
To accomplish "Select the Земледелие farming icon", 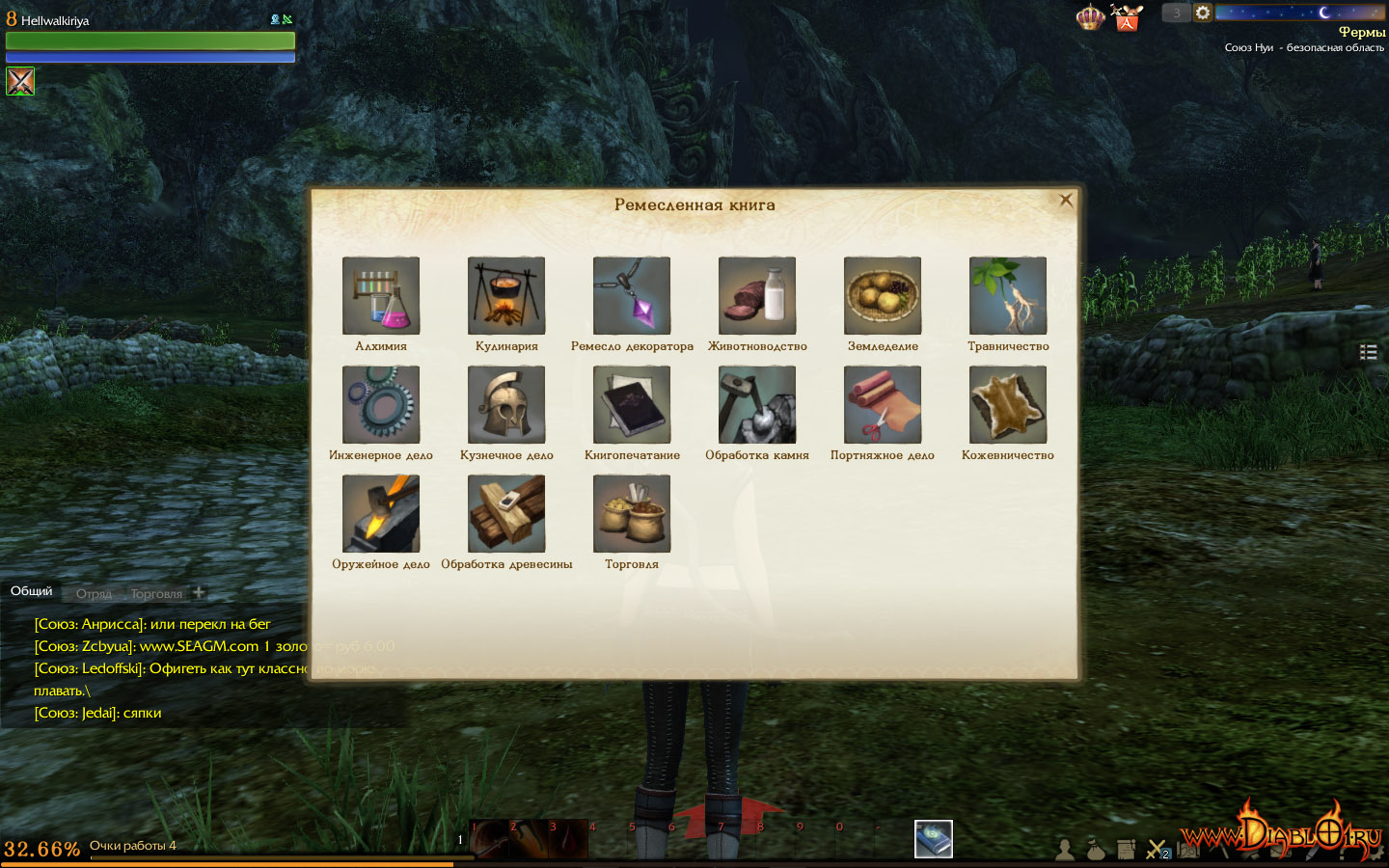I will pos(883,295).
